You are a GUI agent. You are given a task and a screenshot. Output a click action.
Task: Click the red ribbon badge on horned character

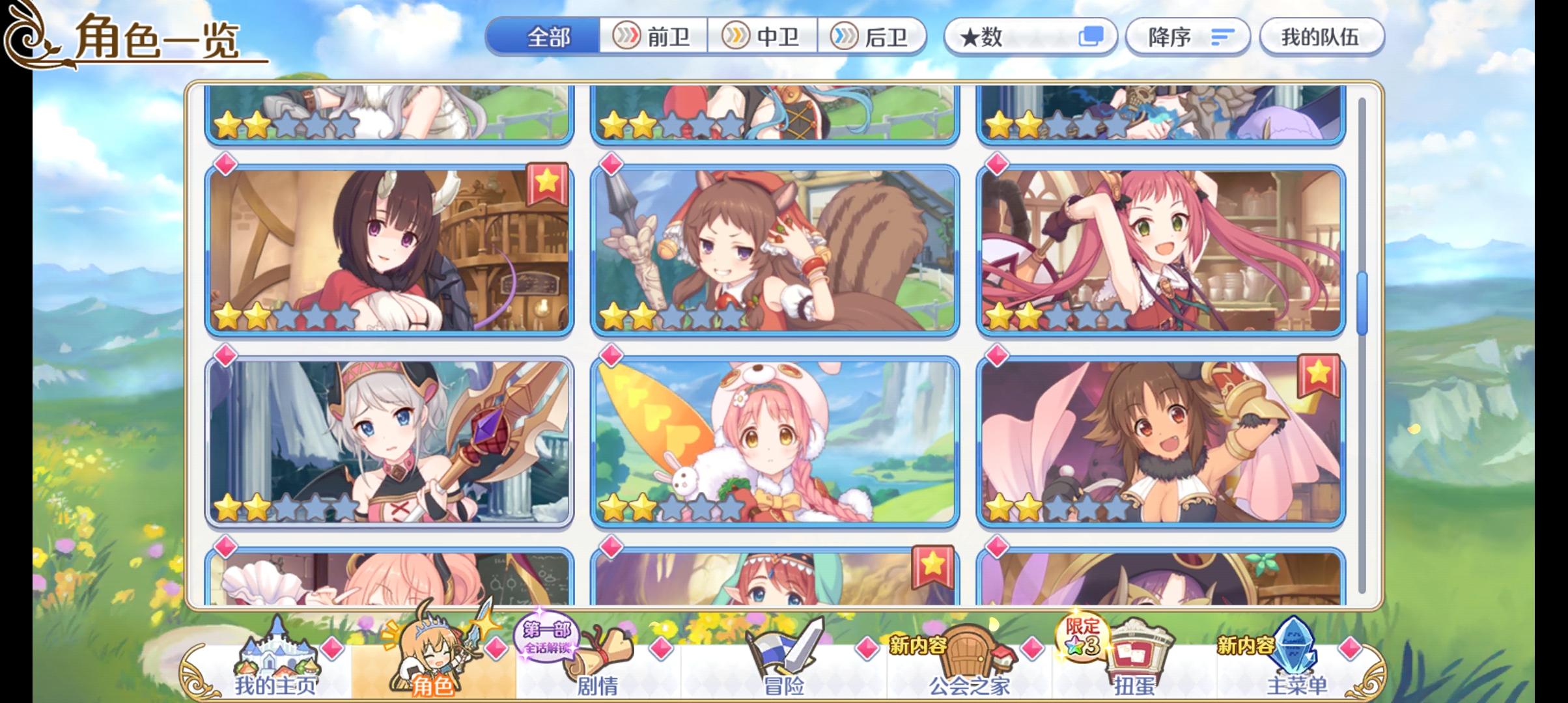549,184
